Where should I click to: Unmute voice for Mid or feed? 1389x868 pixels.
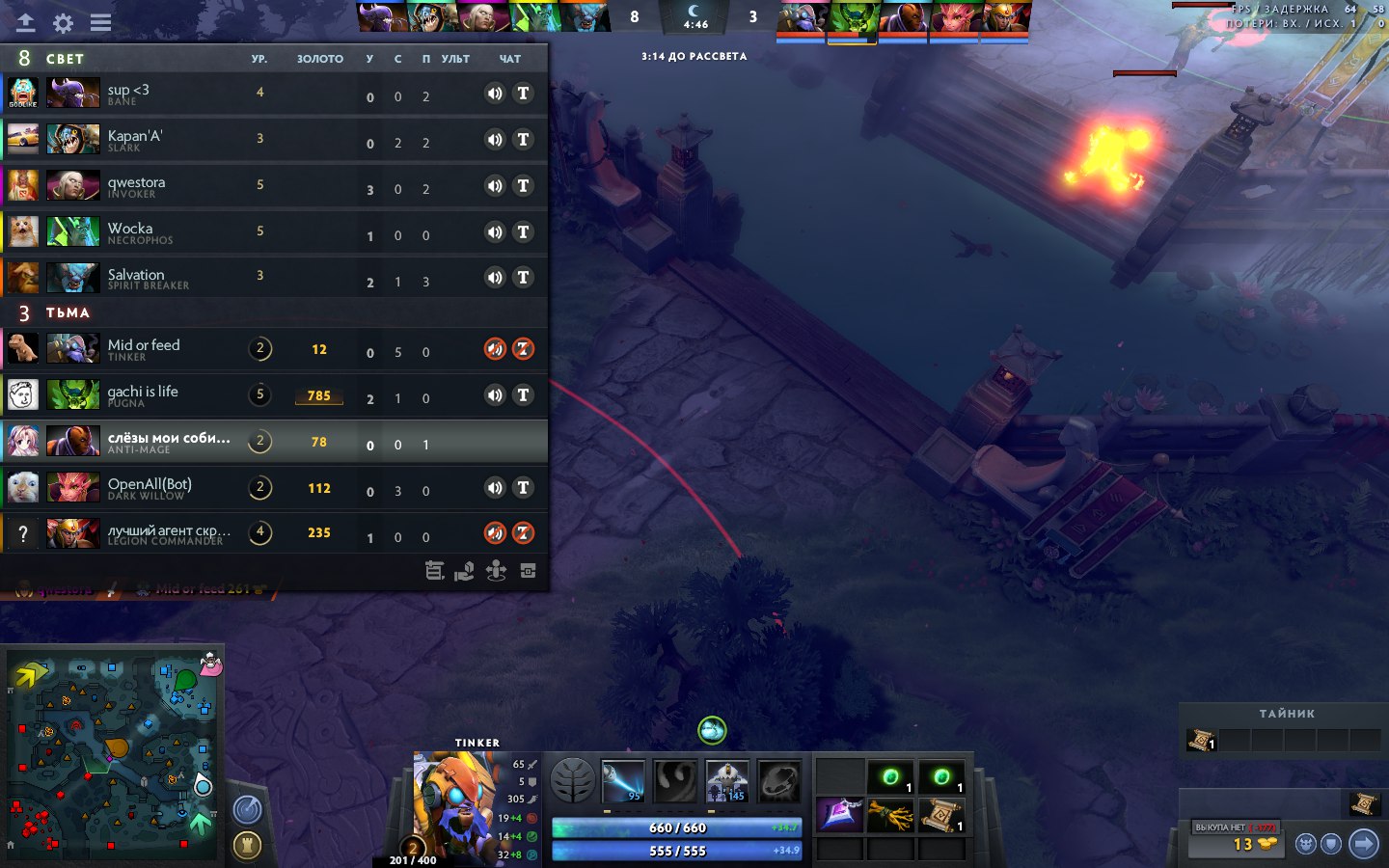[x=494, y=349]
